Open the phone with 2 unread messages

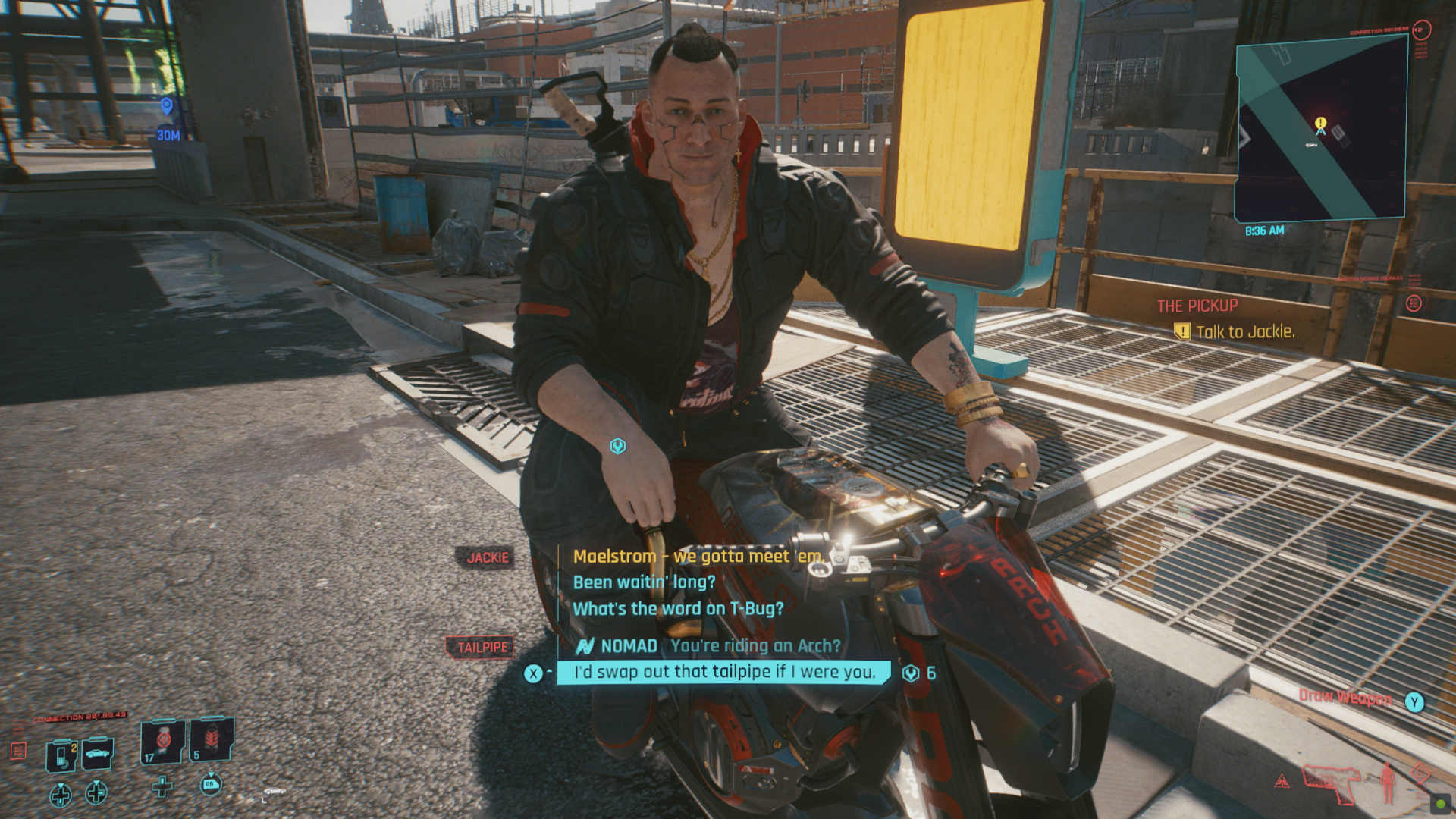(62, 755)
